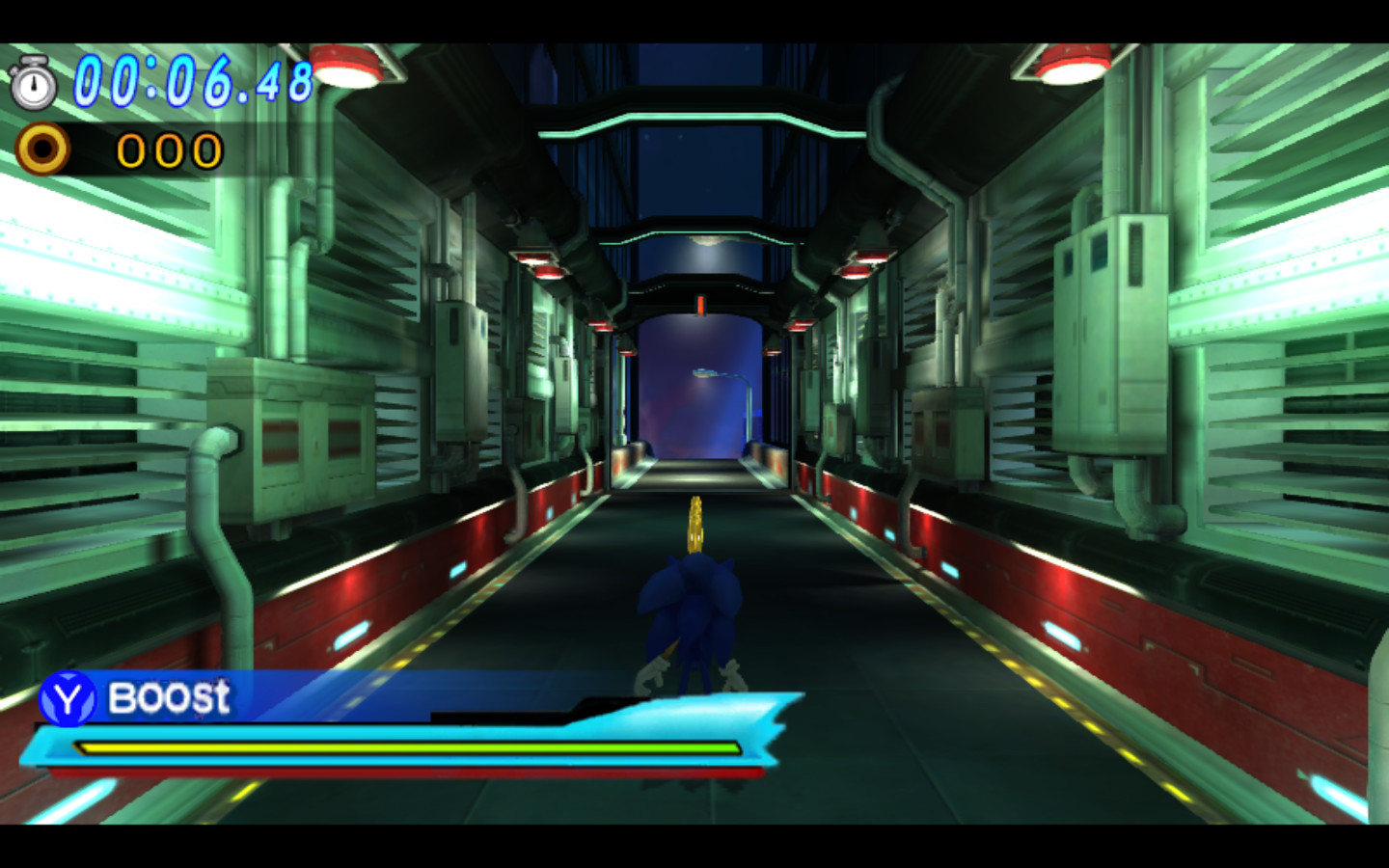Click the blue Y button prompt
The width and height of the screenshot is (1389, 868).
(66, 697)
